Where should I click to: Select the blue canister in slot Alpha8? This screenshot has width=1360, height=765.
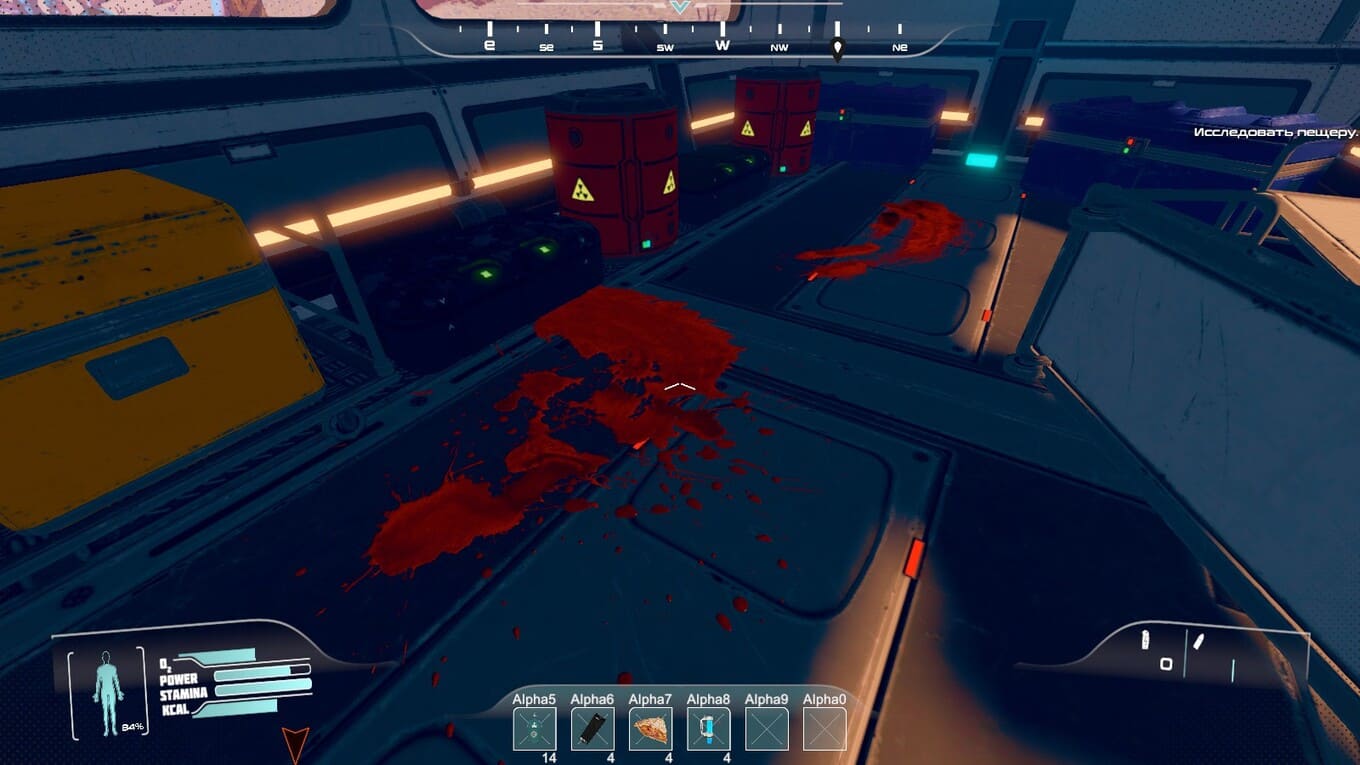pos(708,729)
